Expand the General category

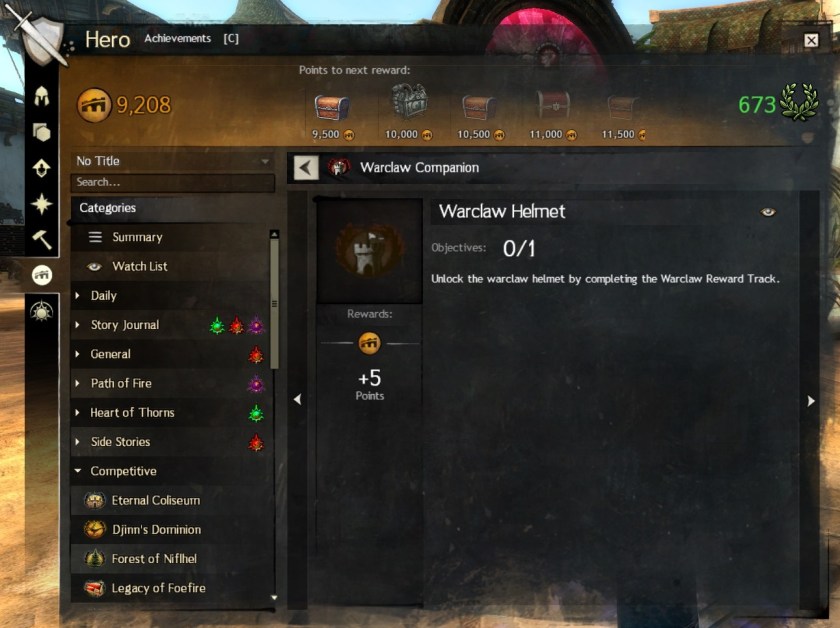click(x=110, y=354)
